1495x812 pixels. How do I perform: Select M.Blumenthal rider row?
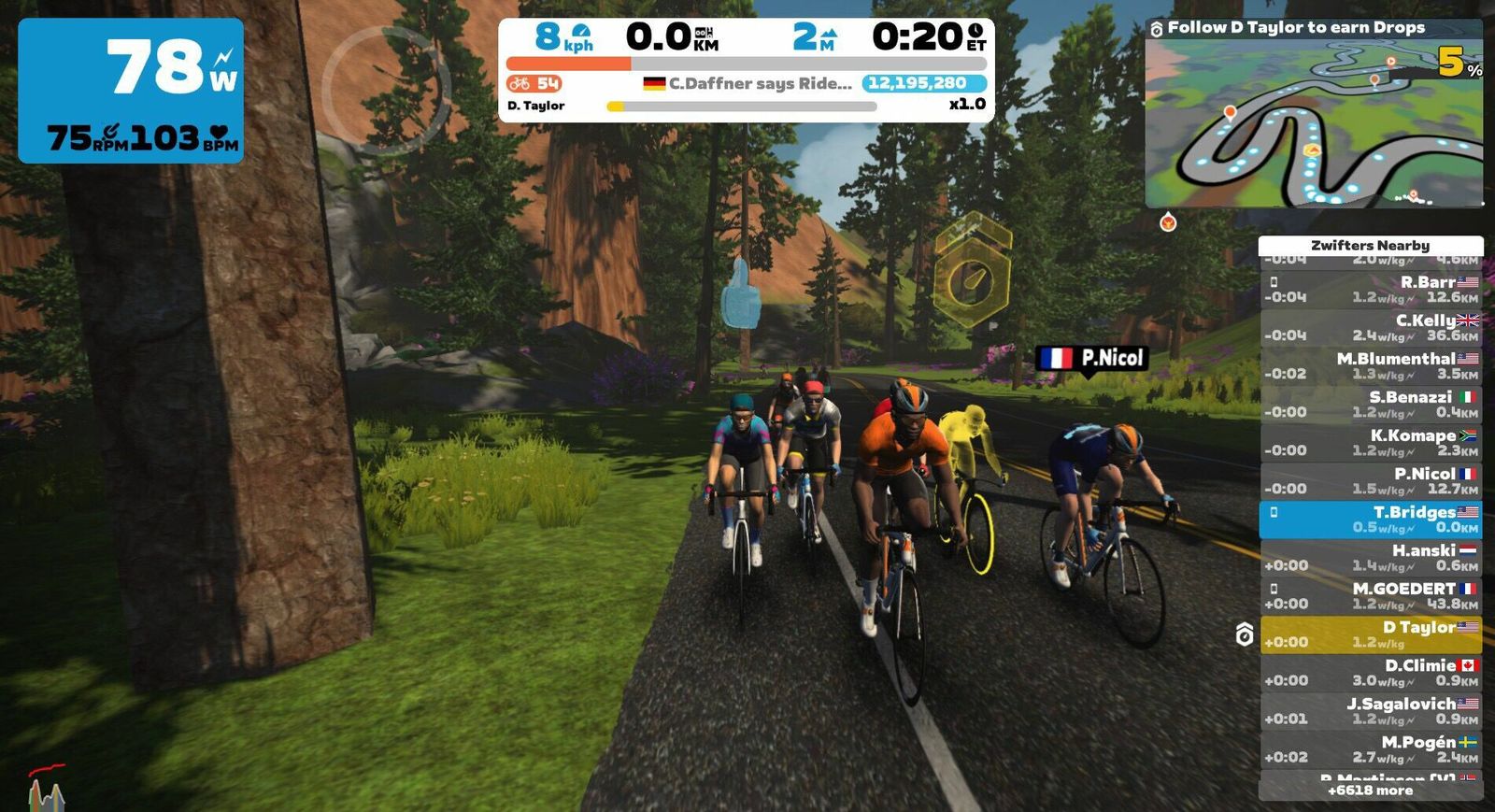point(1371,365)
